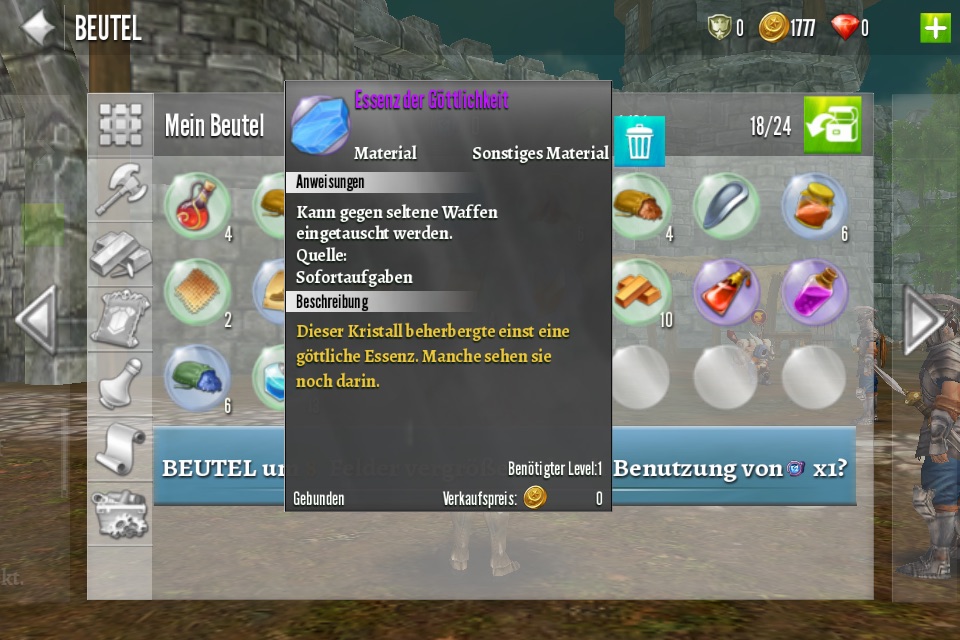Pick the purple potion bottle
Image resolution: width=960 pixels, height=640 pixels.
pyautogui.click(x=814, y=291)
